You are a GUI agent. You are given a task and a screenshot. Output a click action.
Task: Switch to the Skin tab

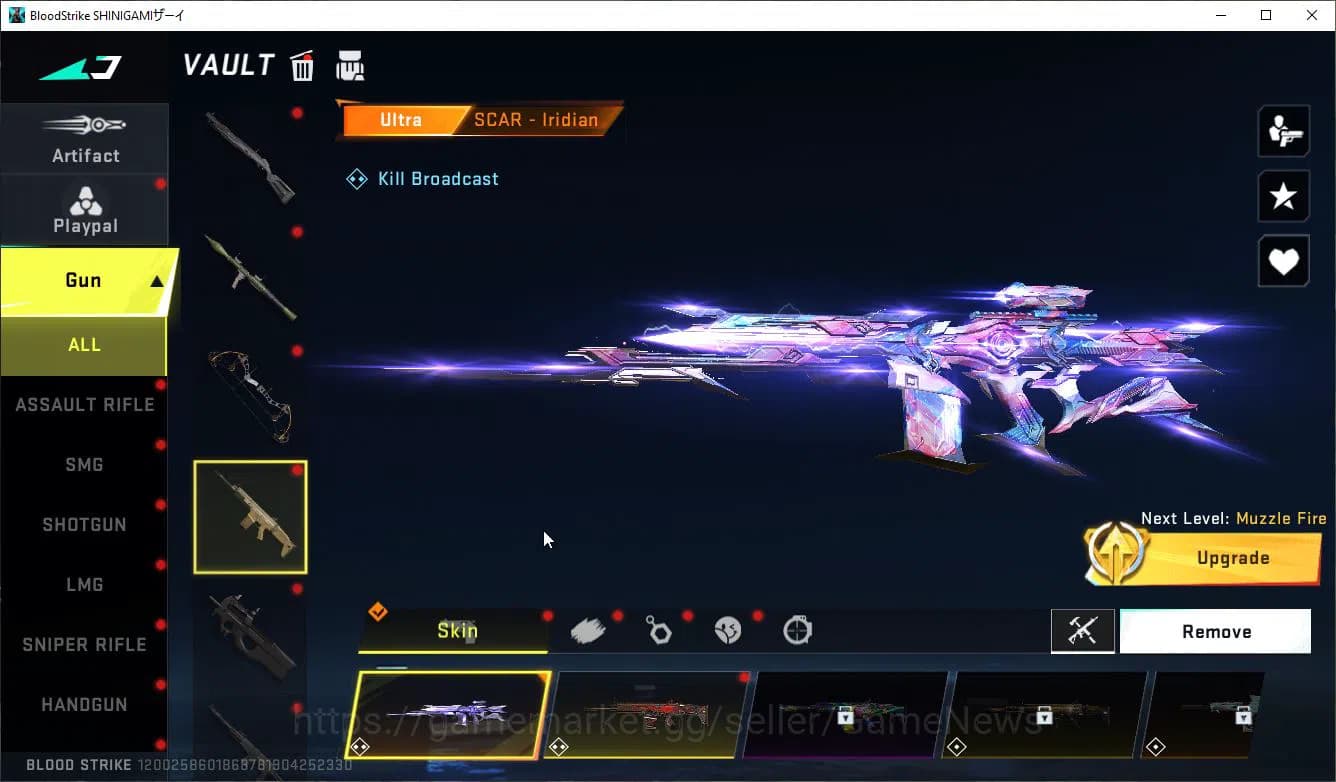(x=458, y=631)
